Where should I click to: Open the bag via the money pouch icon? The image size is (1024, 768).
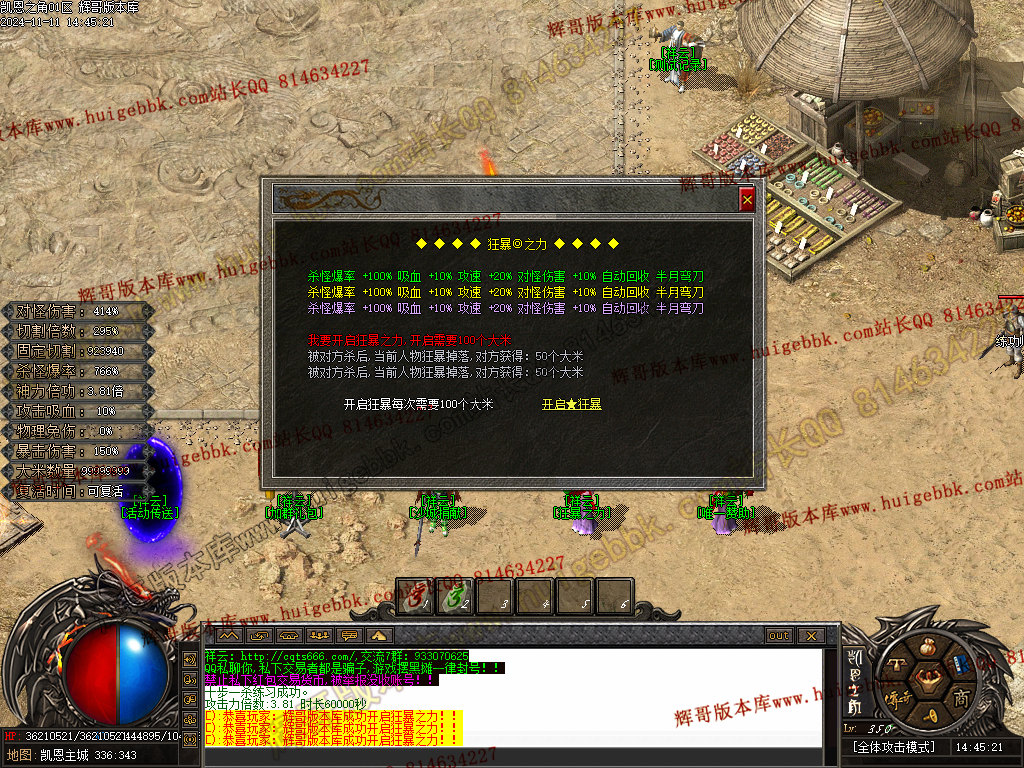(x=926, y=647)
